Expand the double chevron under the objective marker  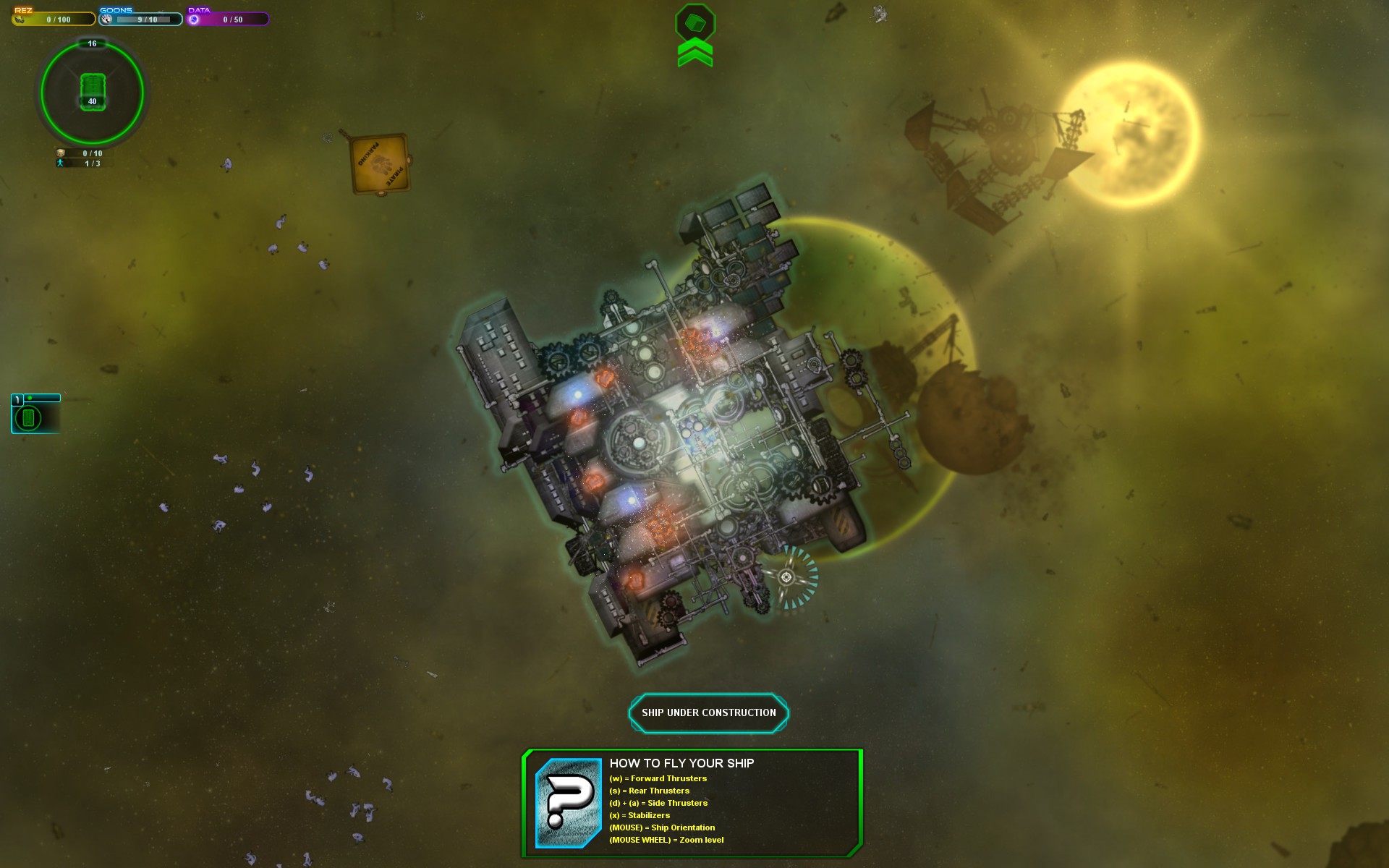(694, 54)
